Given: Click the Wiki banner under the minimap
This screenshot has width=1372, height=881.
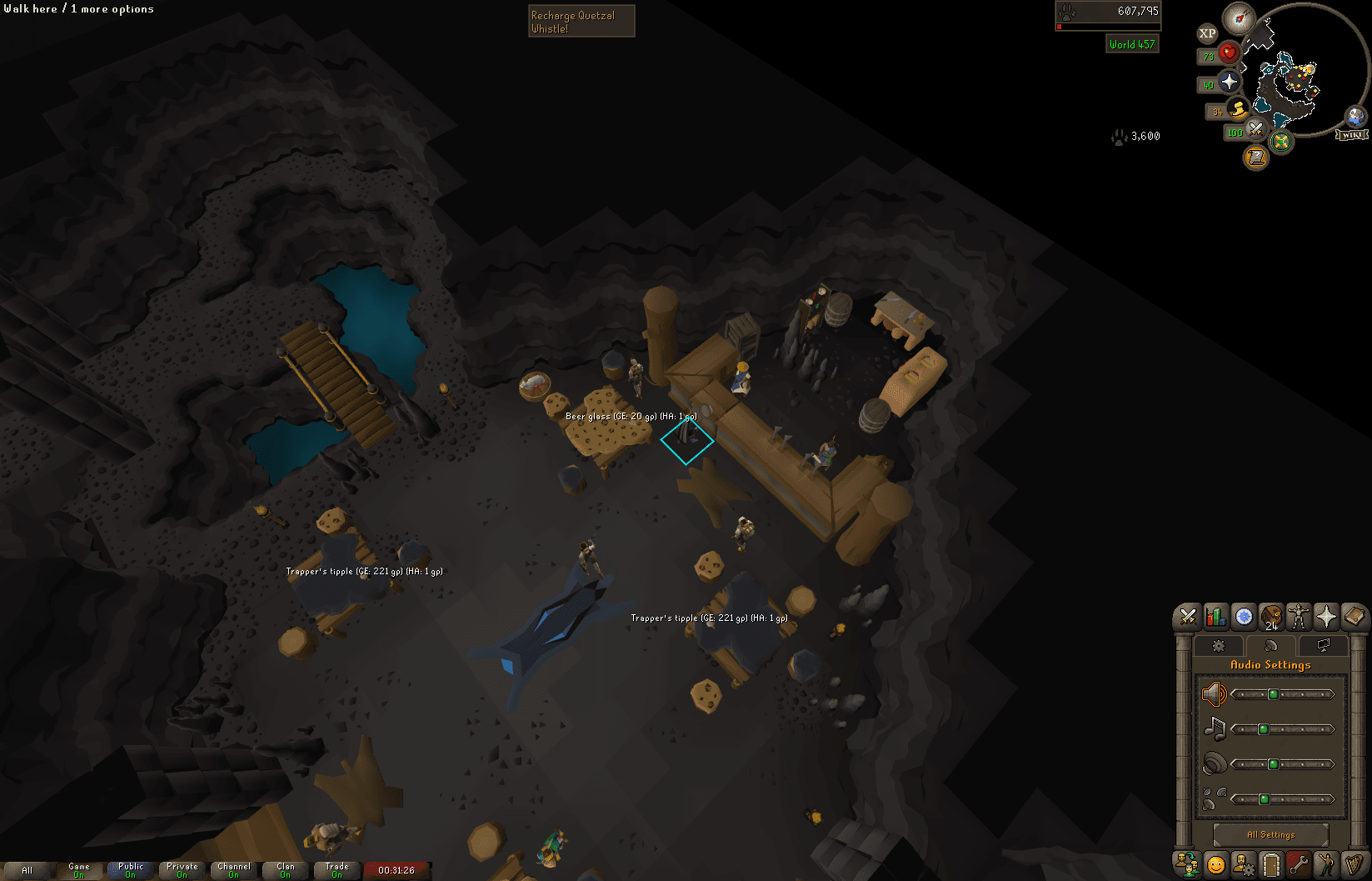Looking at the screenshot, I should tap(1351, 134).
